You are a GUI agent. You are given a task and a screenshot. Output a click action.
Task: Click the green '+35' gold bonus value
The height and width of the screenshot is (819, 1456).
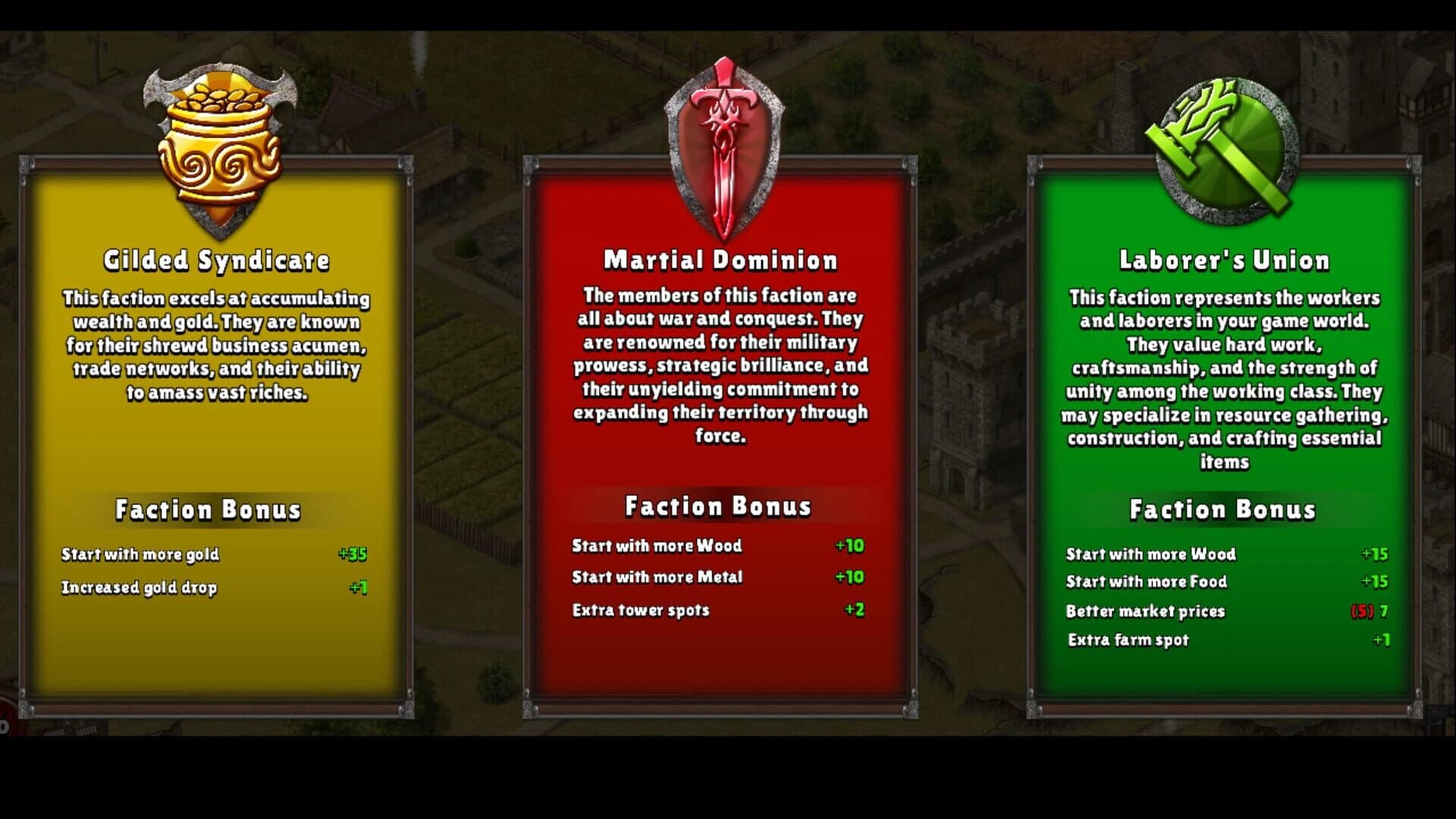[x=353, y=554]
